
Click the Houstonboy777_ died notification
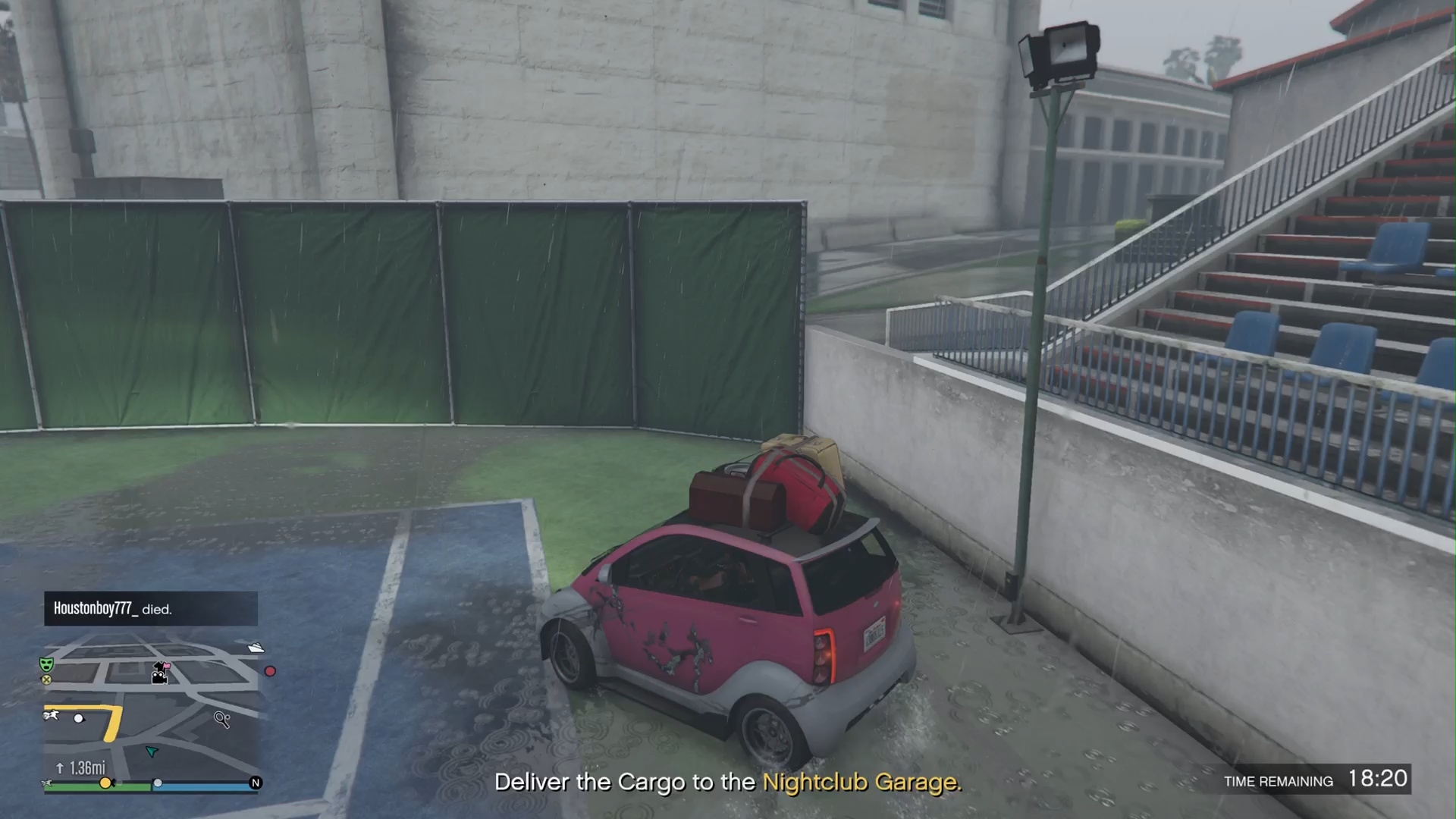[150, 609]
